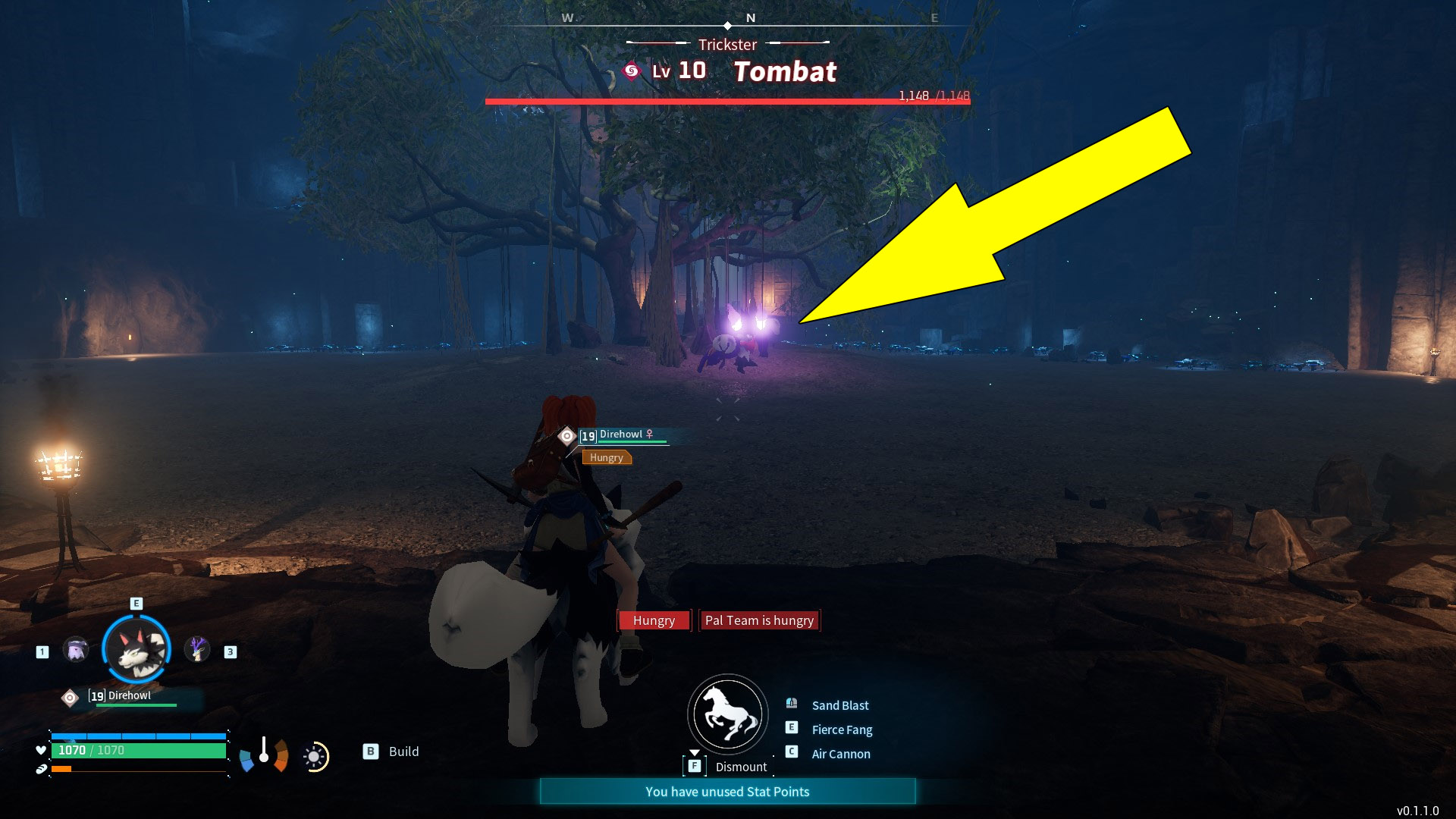Open the unused Stat Points notification
The width and height of the screenshot is (1456, 819).
coord(727,791)
